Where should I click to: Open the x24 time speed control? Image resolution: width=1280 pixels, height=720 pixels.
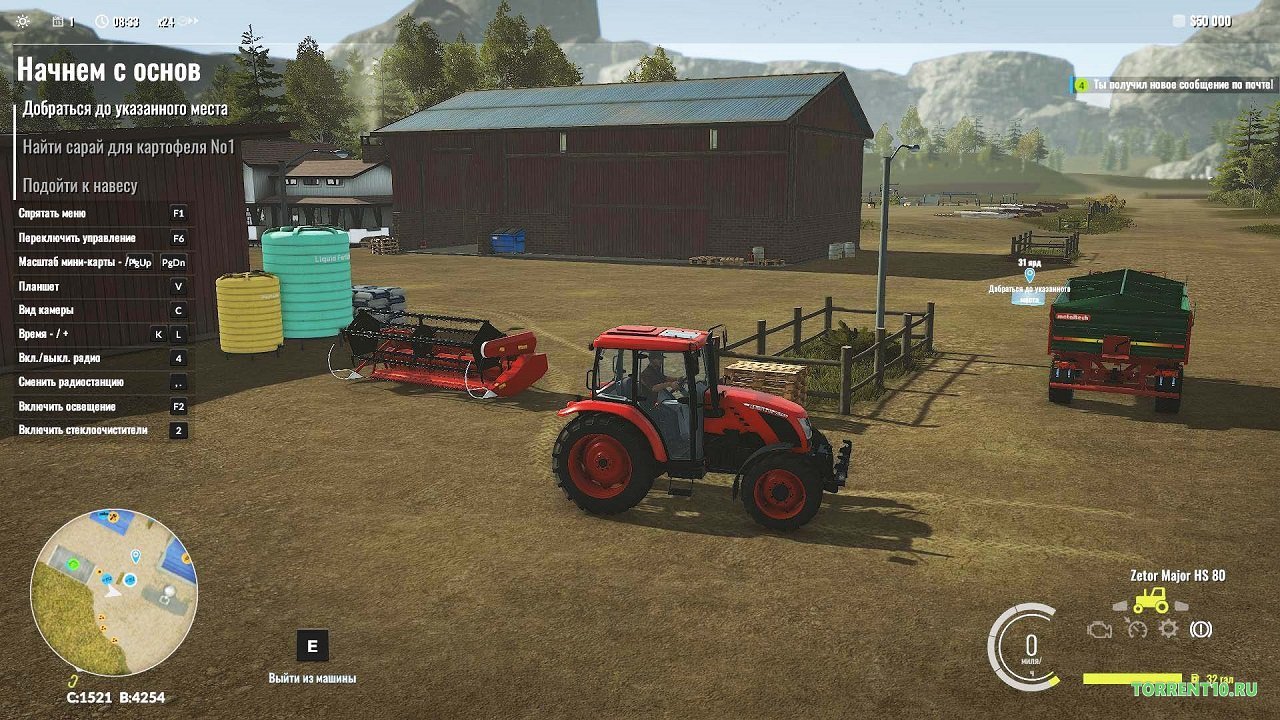[168, 21]
